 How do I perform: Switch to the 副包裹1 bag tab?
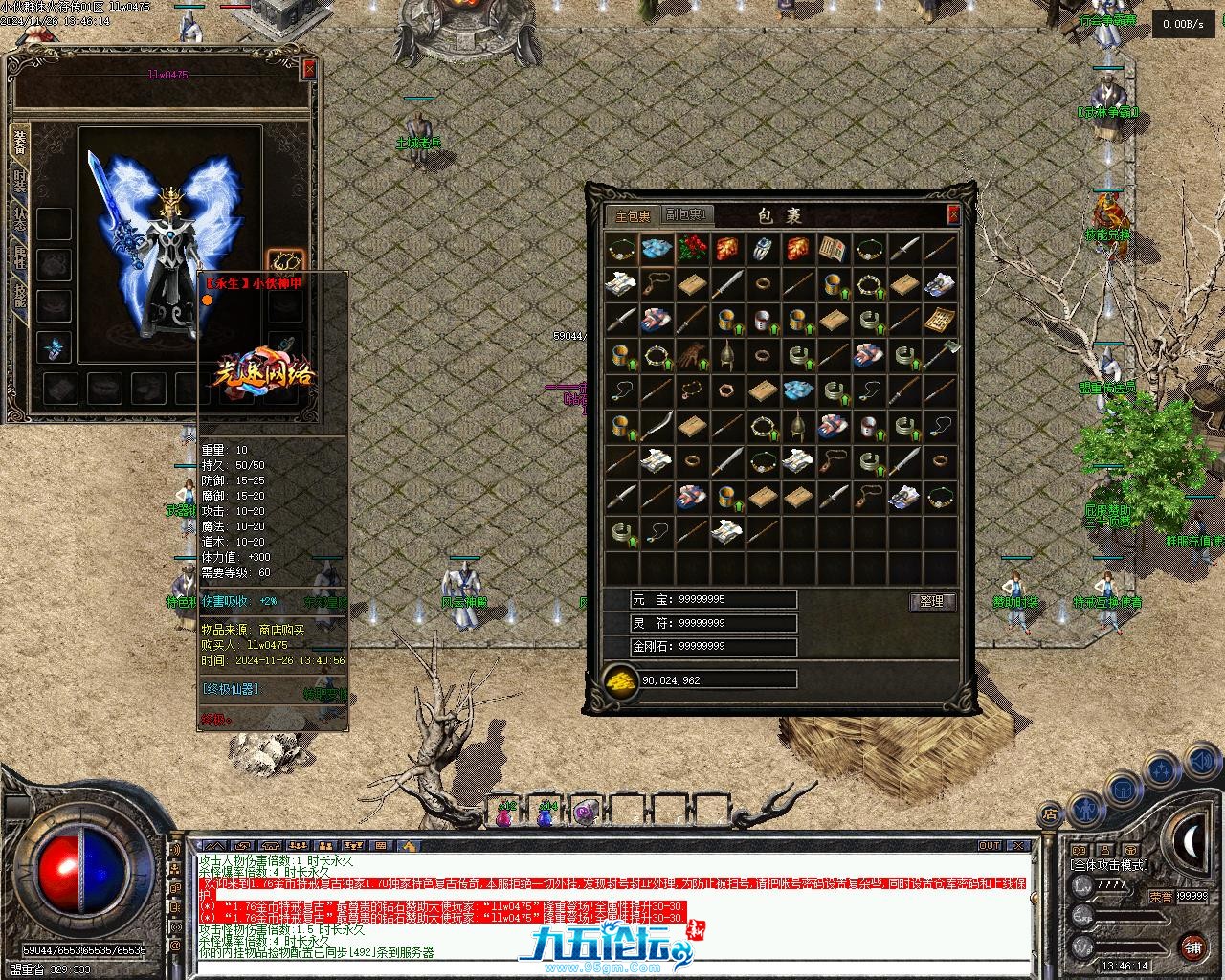(687, 215)
